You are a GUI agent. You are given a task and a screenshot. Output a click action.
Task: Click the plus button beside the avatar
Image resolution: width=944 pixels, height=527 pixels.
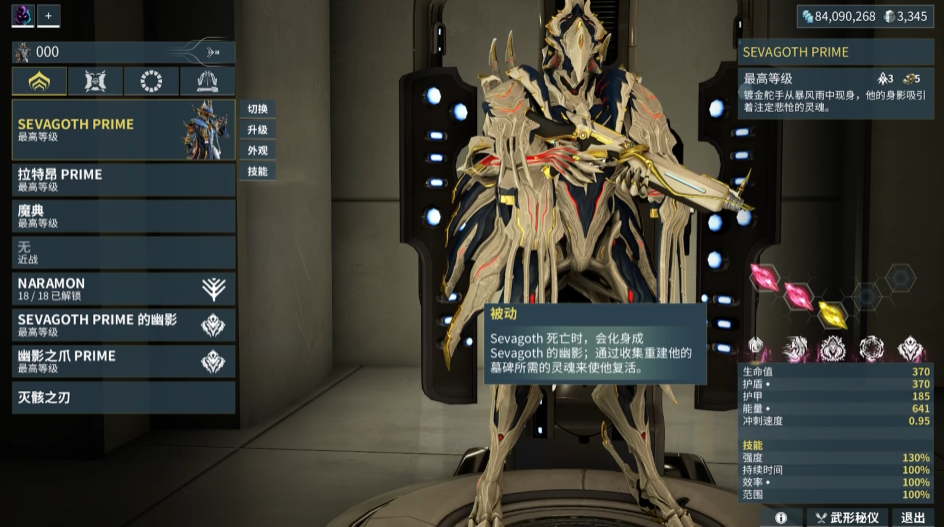[x=49, y=15]
